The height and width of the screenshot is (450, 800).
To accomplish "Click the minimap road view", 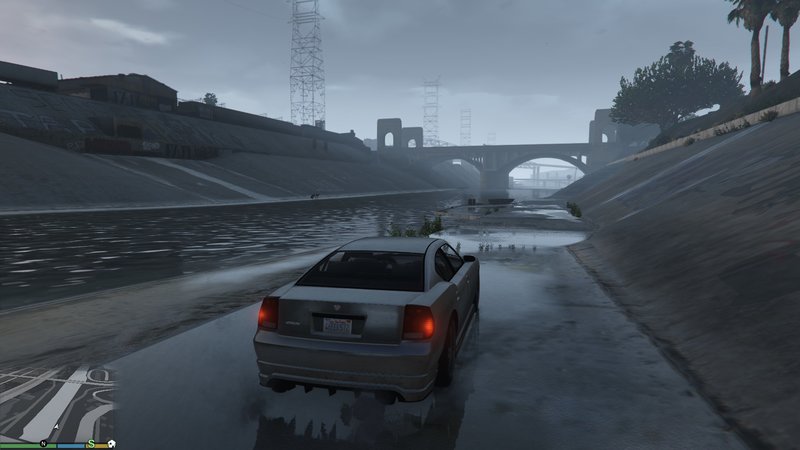I will tap(55, 400).
